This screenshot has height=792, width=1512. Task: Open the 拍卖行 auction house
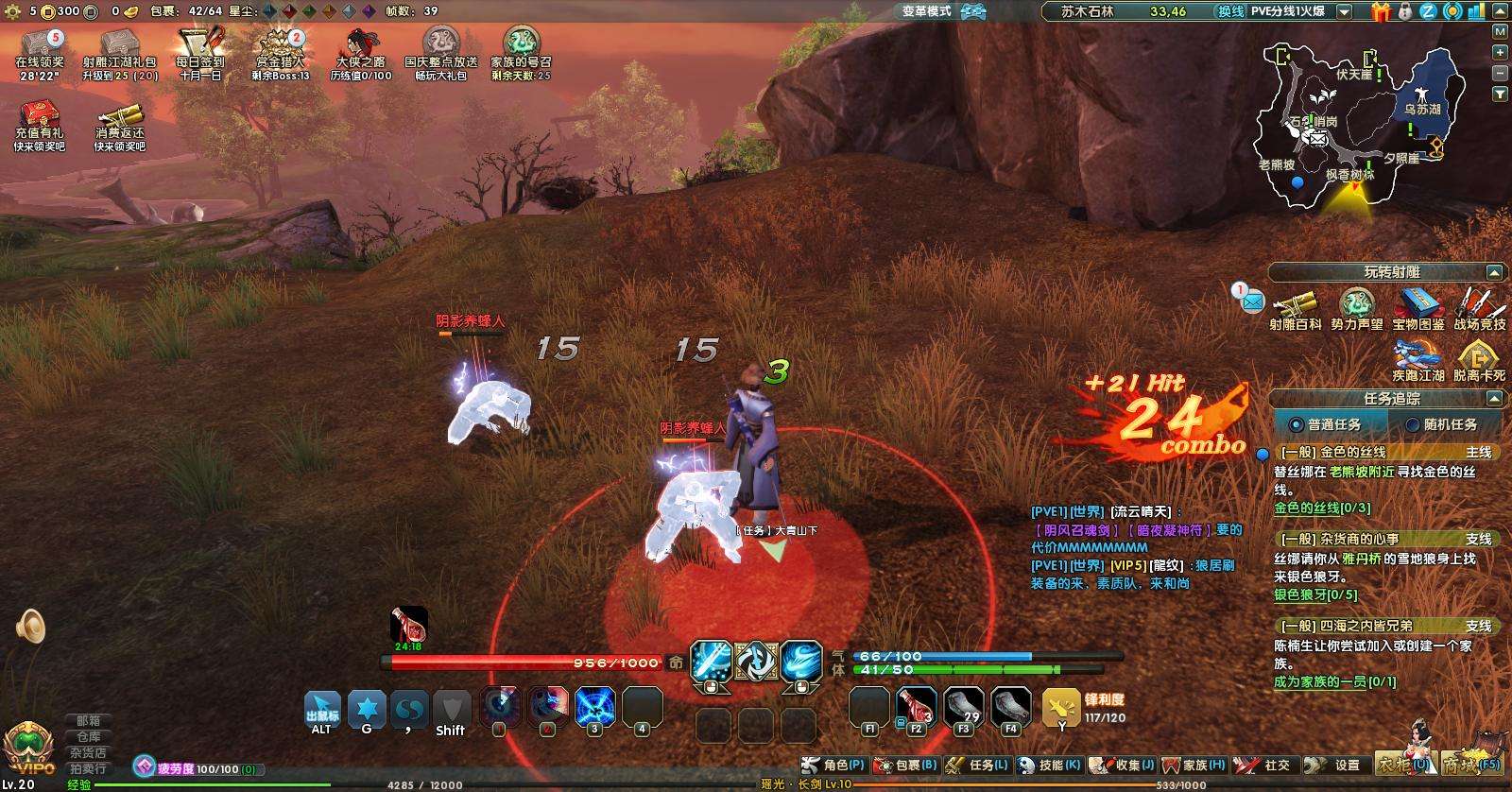(89, 768)
